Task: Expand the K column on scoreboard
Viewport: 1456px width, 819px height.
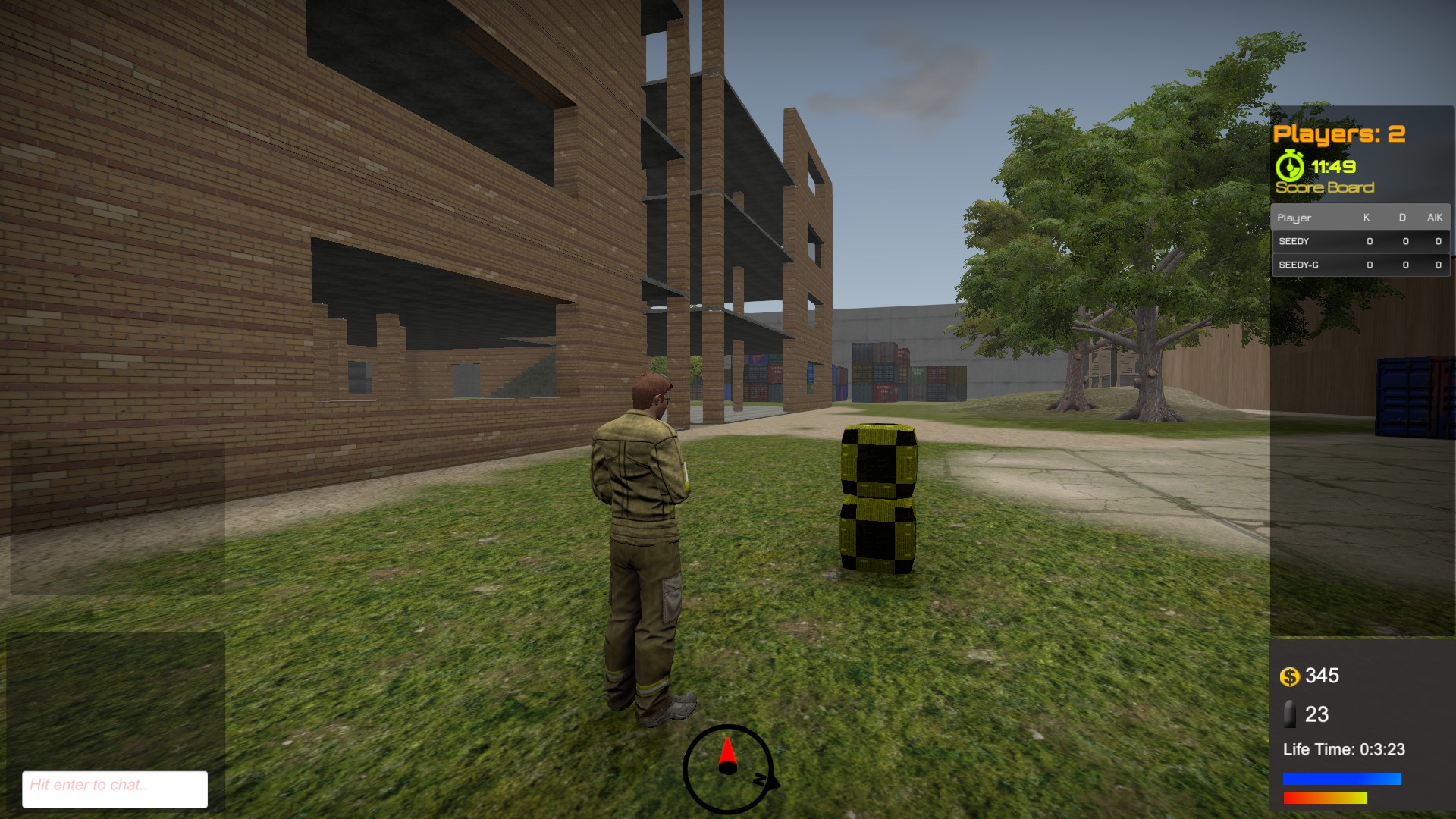Action: tap(1367, 218)
